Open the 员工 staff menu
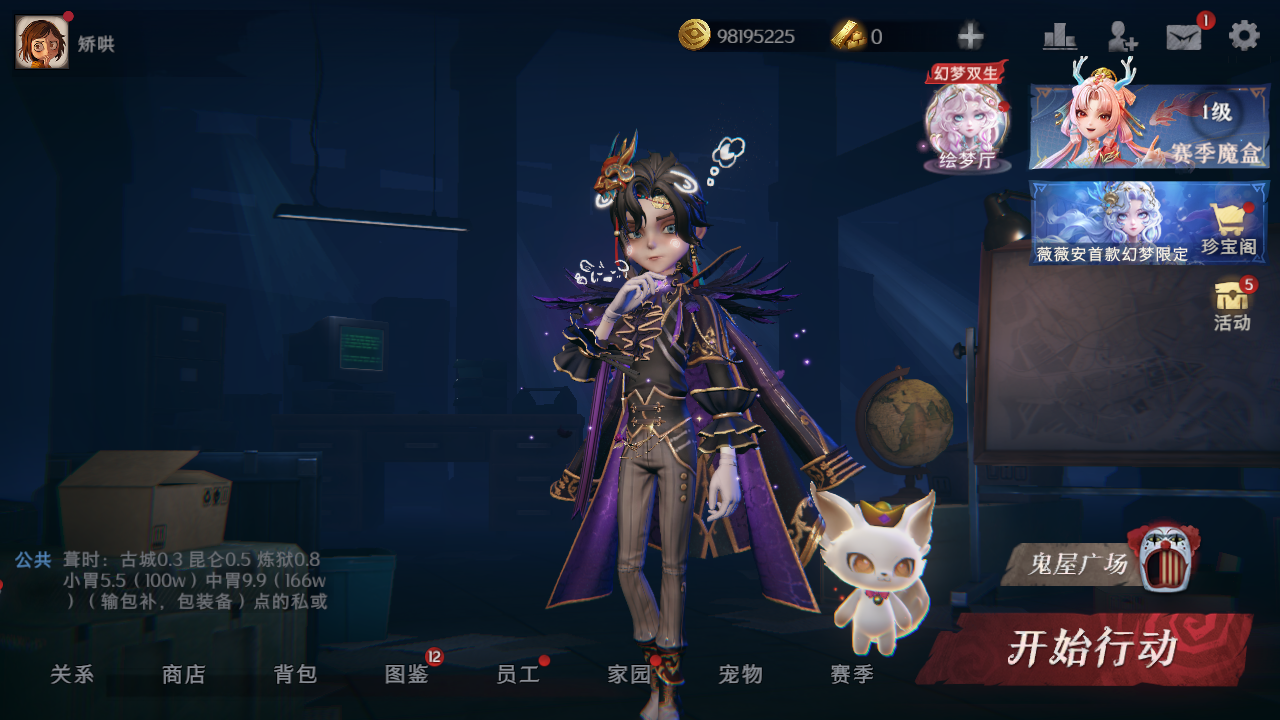Image resolution: width=1280 pixels, height=720 pixels. [x=518, y=675]
